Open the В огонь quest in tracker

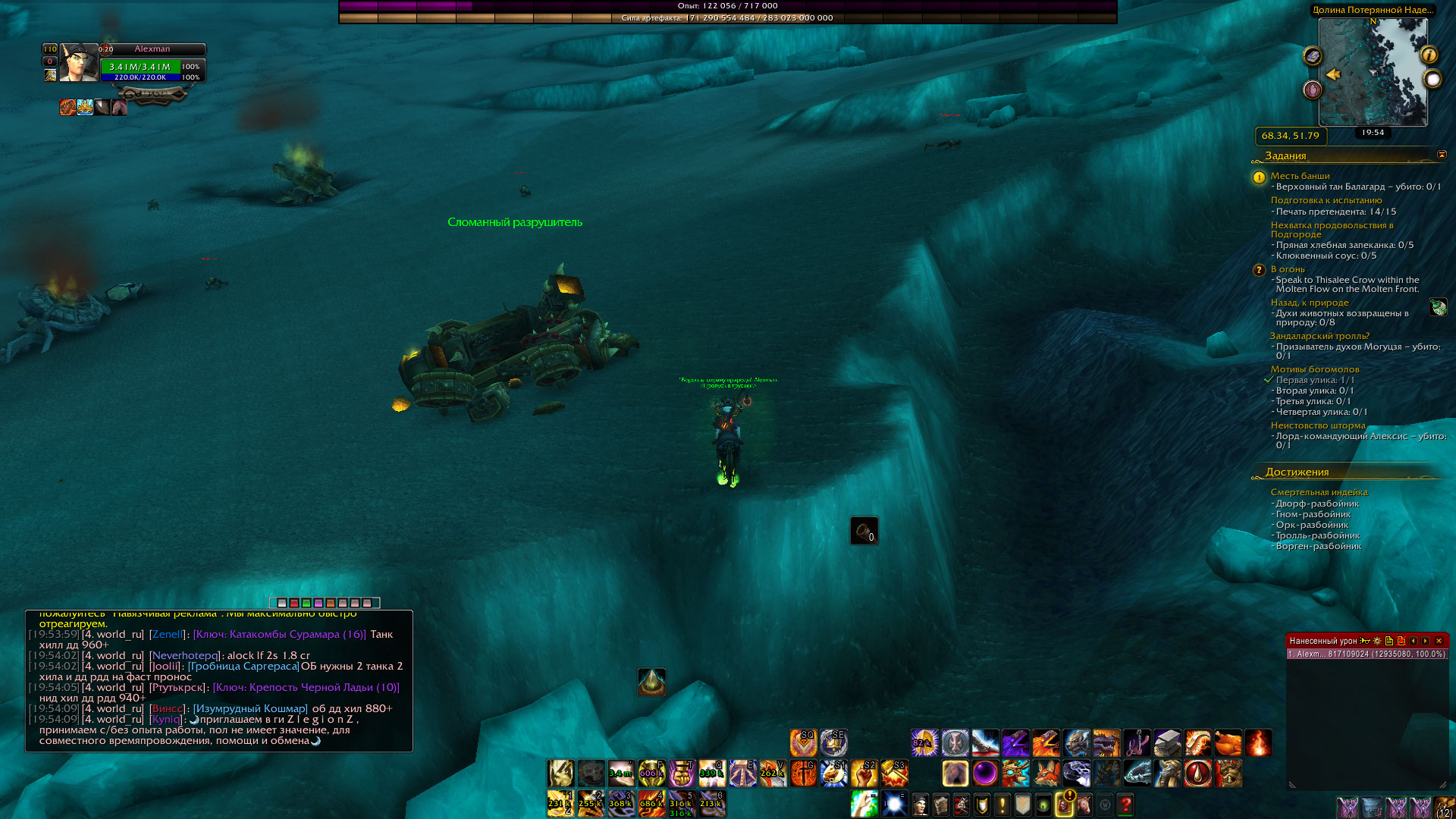pos(1288,269)
